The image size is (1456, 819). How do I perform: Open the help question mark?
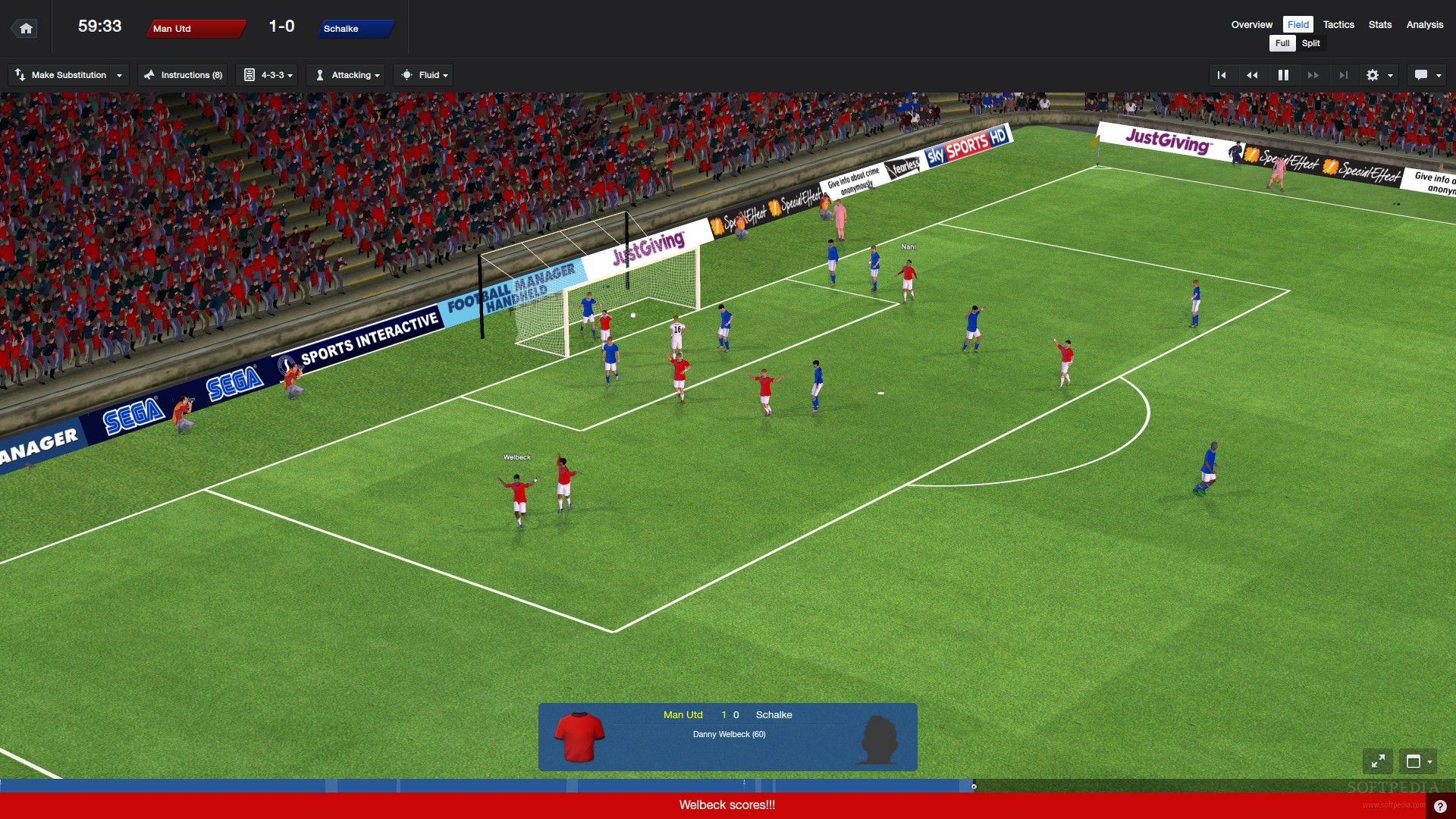(1440, 807)
